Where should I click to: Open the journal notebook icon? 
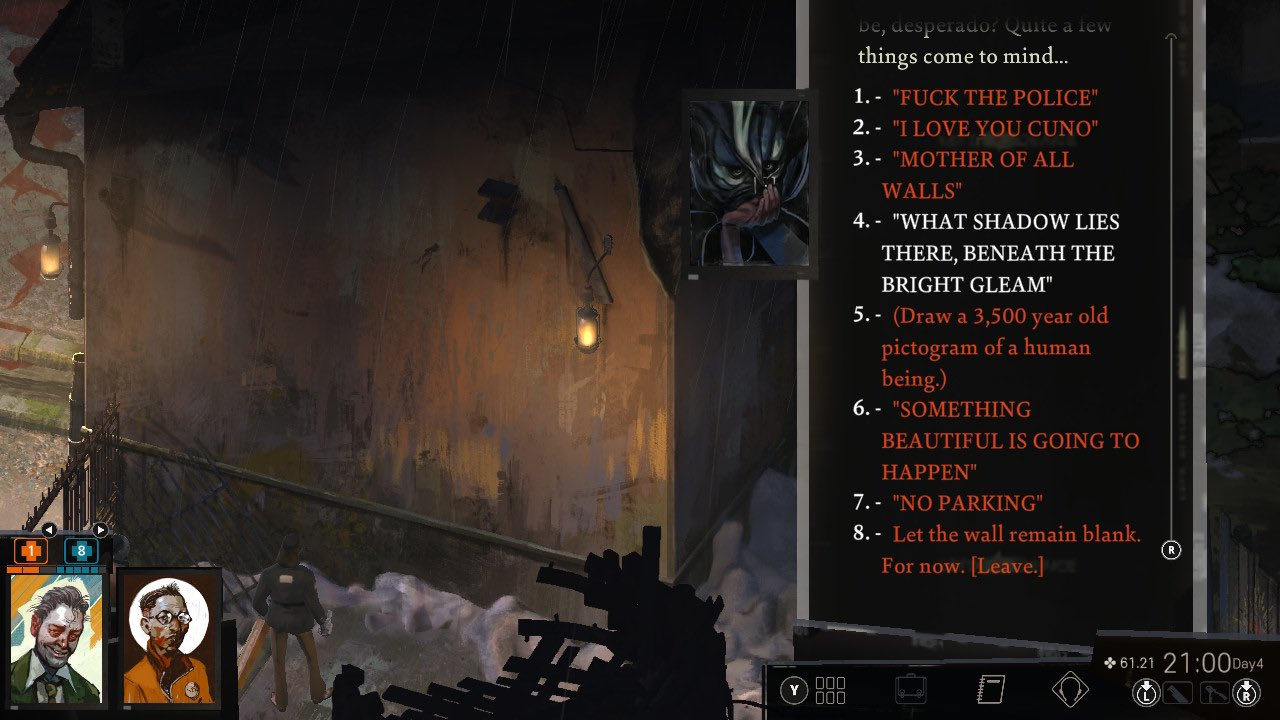click(989, 690)
